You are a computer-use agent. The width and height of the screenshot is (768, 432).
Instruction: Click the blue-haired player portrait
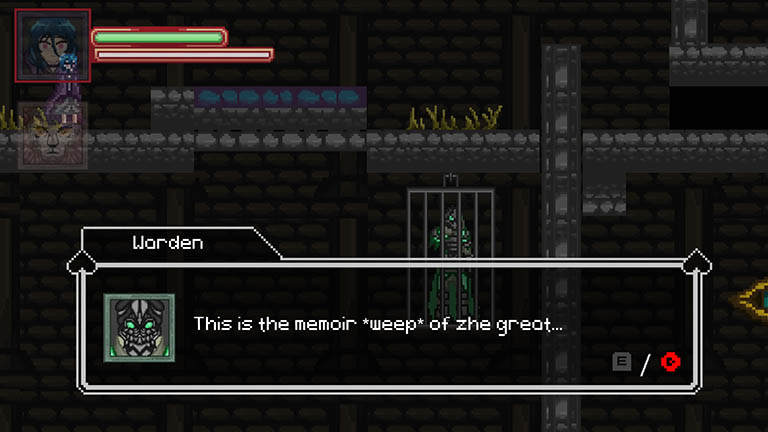point(52,45)
